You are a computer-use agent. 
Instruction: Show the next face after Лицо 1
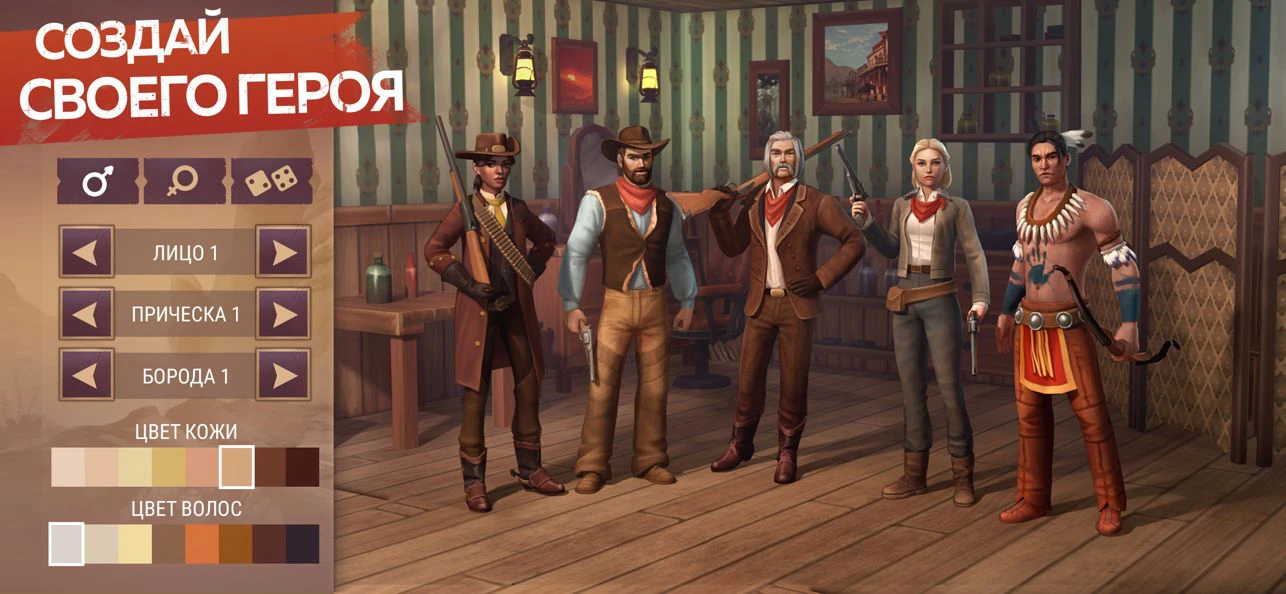coord(283,252)
